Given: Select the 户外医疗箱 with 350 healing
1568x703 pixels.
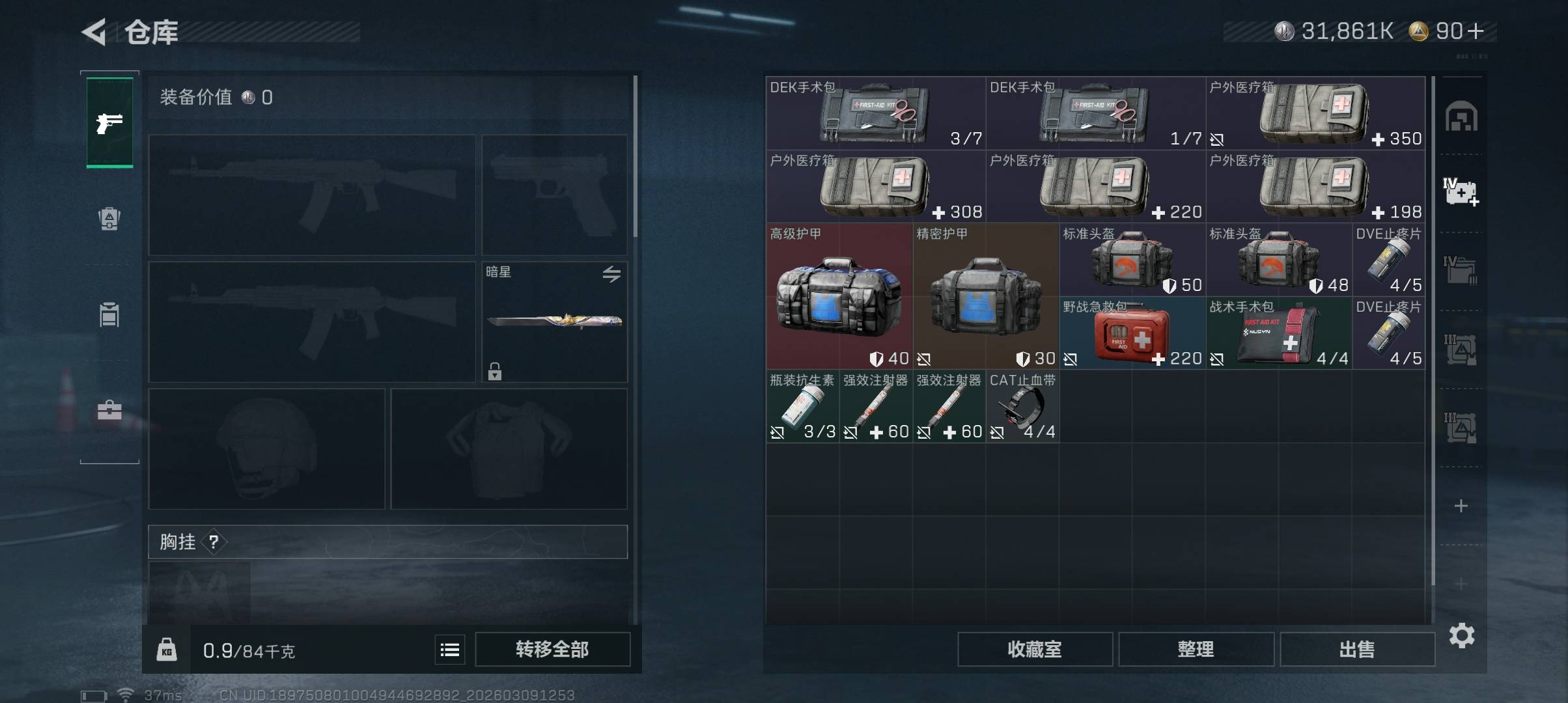Looking at the screenshot, I should click(1315, 114).
